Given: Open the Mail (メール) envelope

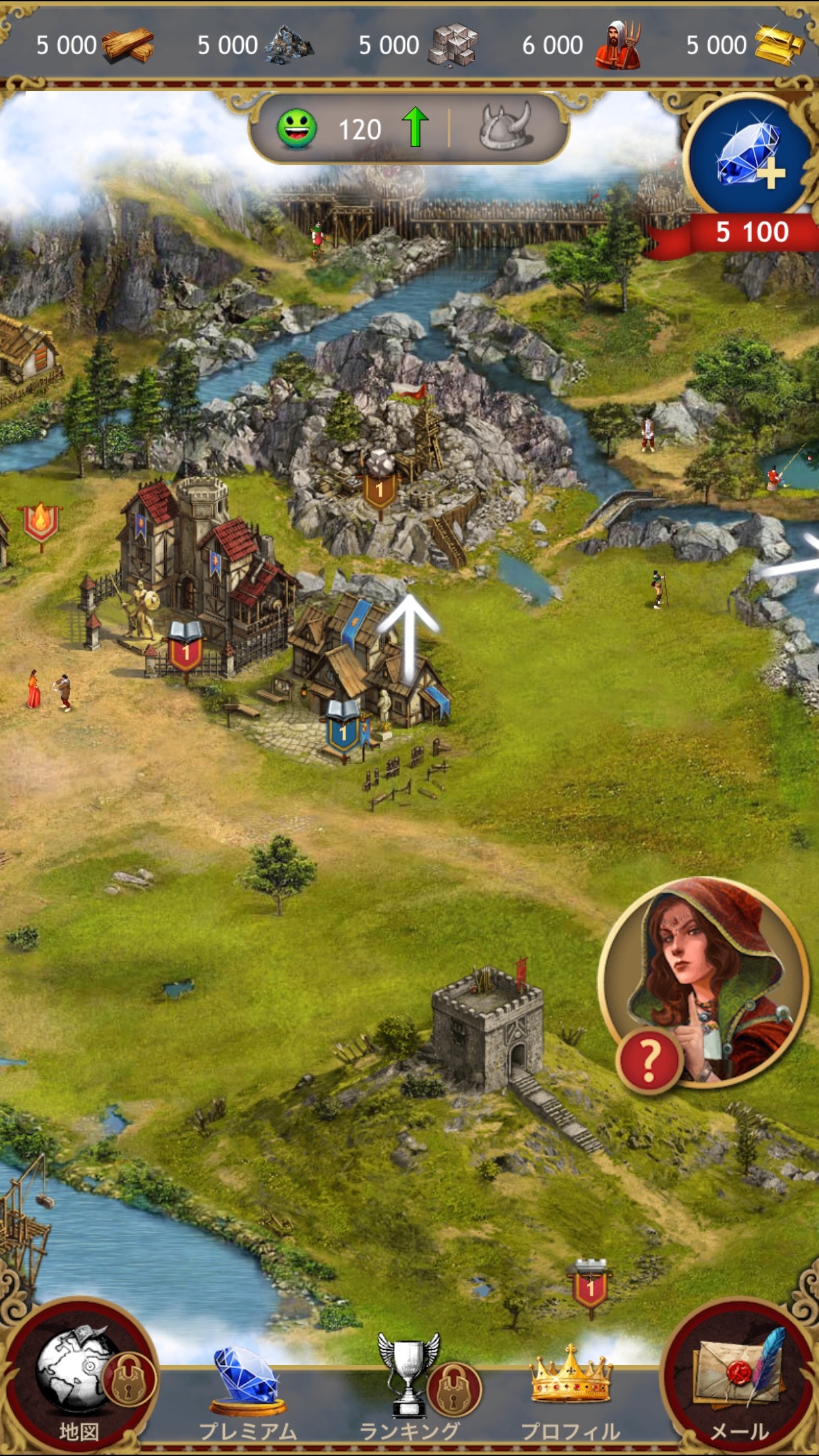Looking at the screenshot, I should [739, 1378].
